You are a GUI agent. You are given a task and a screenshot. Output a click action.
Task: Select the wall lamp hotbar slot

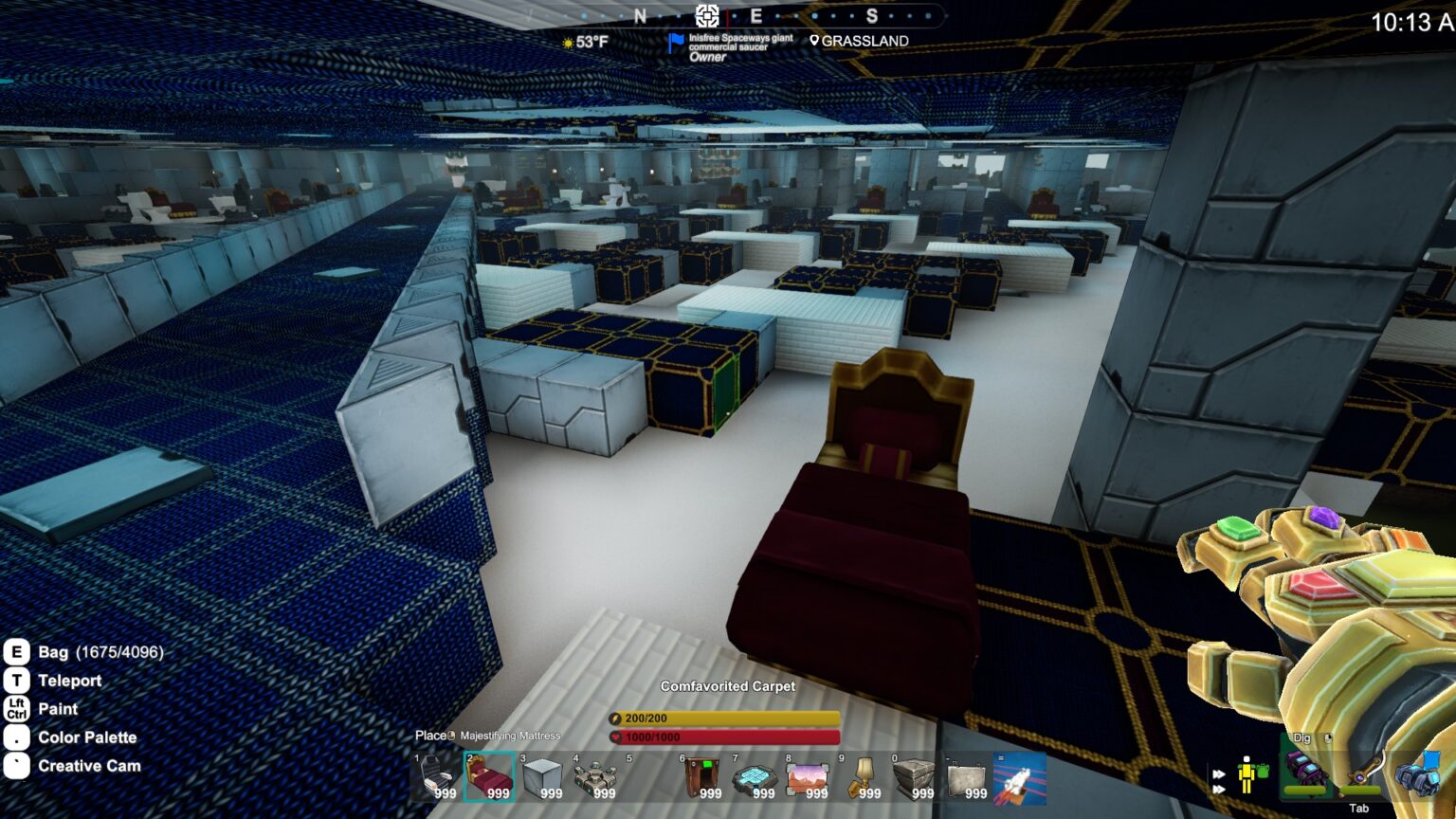(861, 777)
